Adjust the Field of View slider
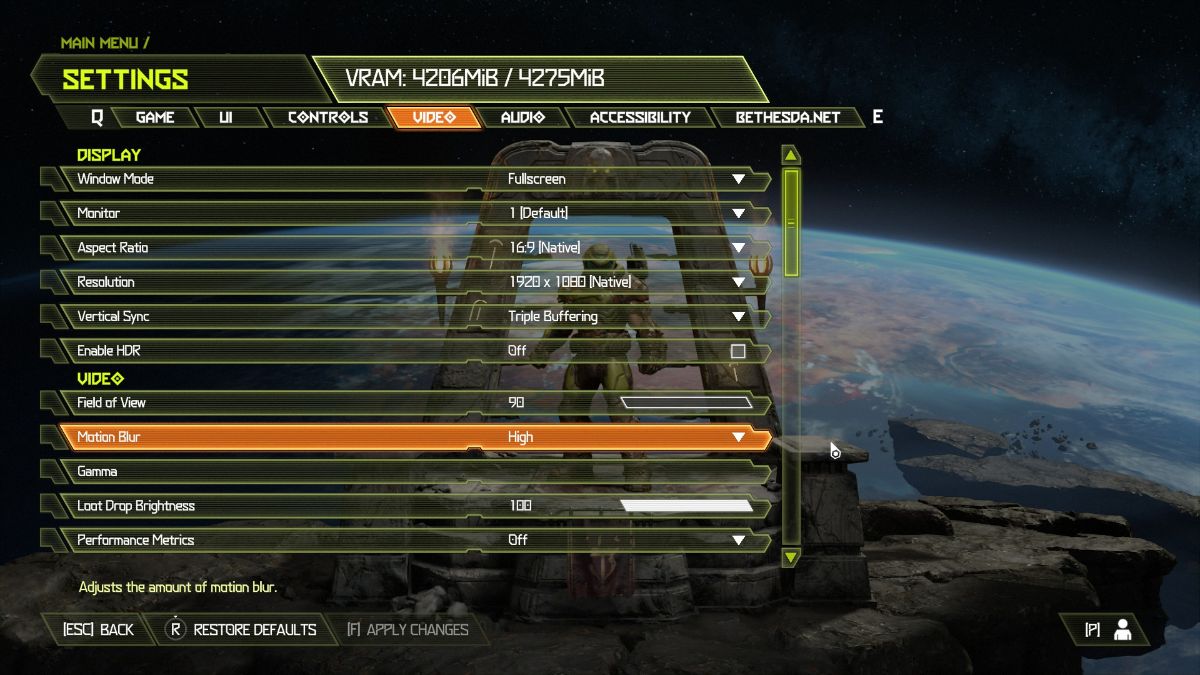The height and width of the screenshot is (675, 1200). (686, 403)
